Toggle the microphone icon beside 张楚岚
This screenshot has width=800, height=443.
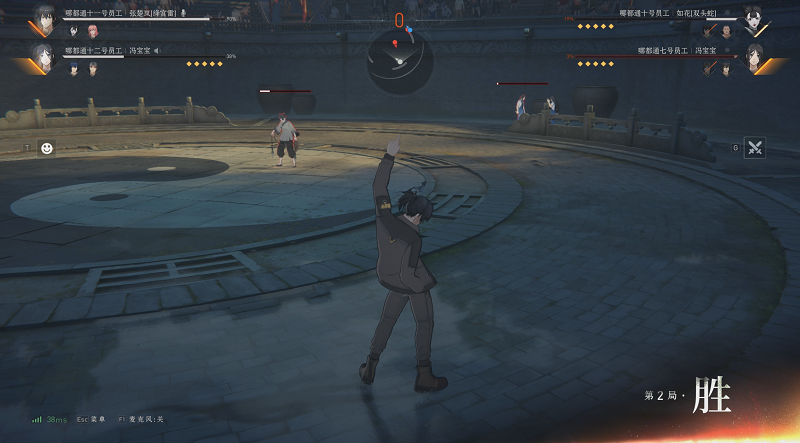click(183, 13)
